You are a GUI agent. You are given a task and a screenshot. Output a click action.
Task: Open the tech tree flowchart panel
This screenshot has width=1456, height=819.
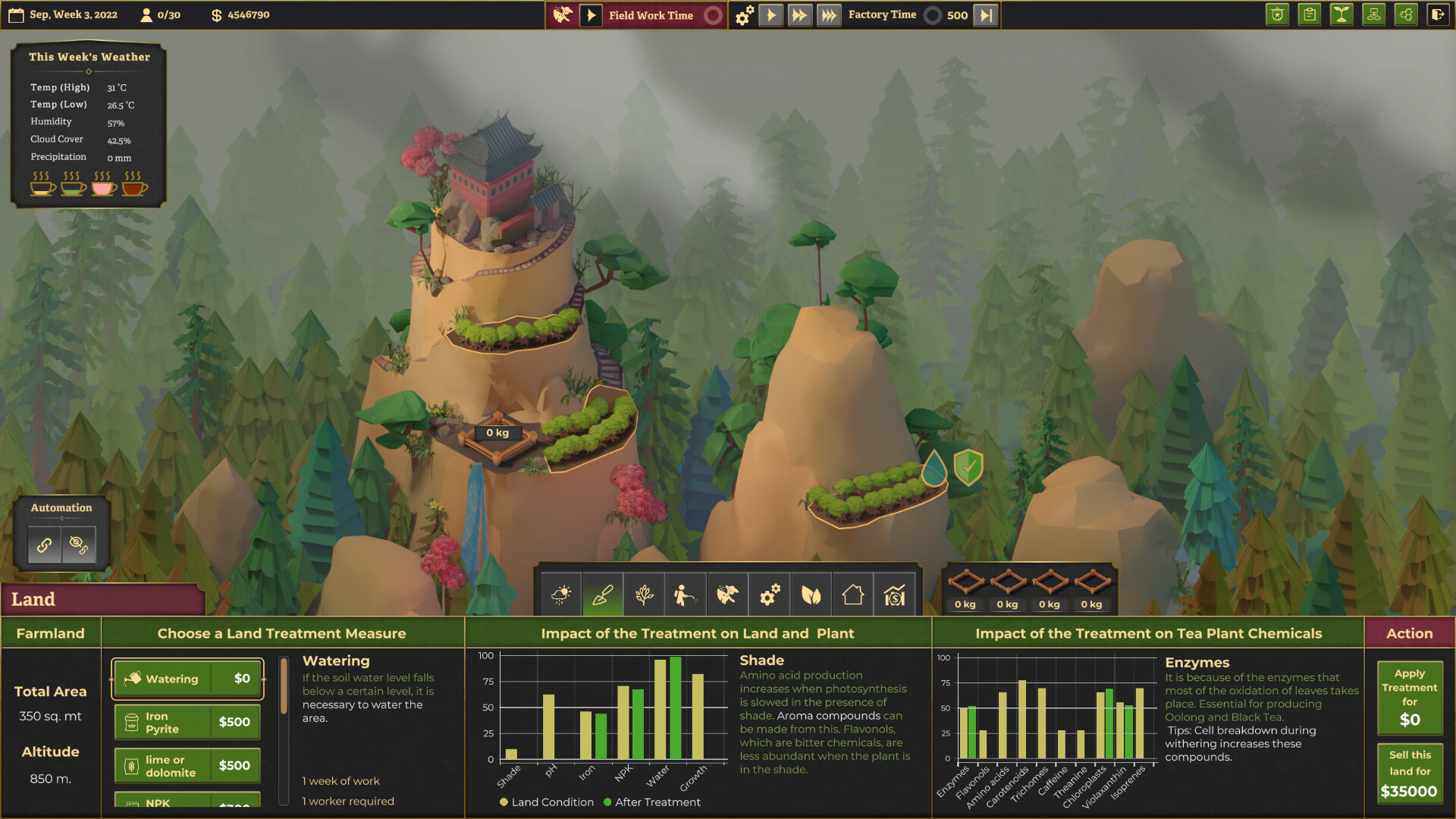(x=1374, y=14)
